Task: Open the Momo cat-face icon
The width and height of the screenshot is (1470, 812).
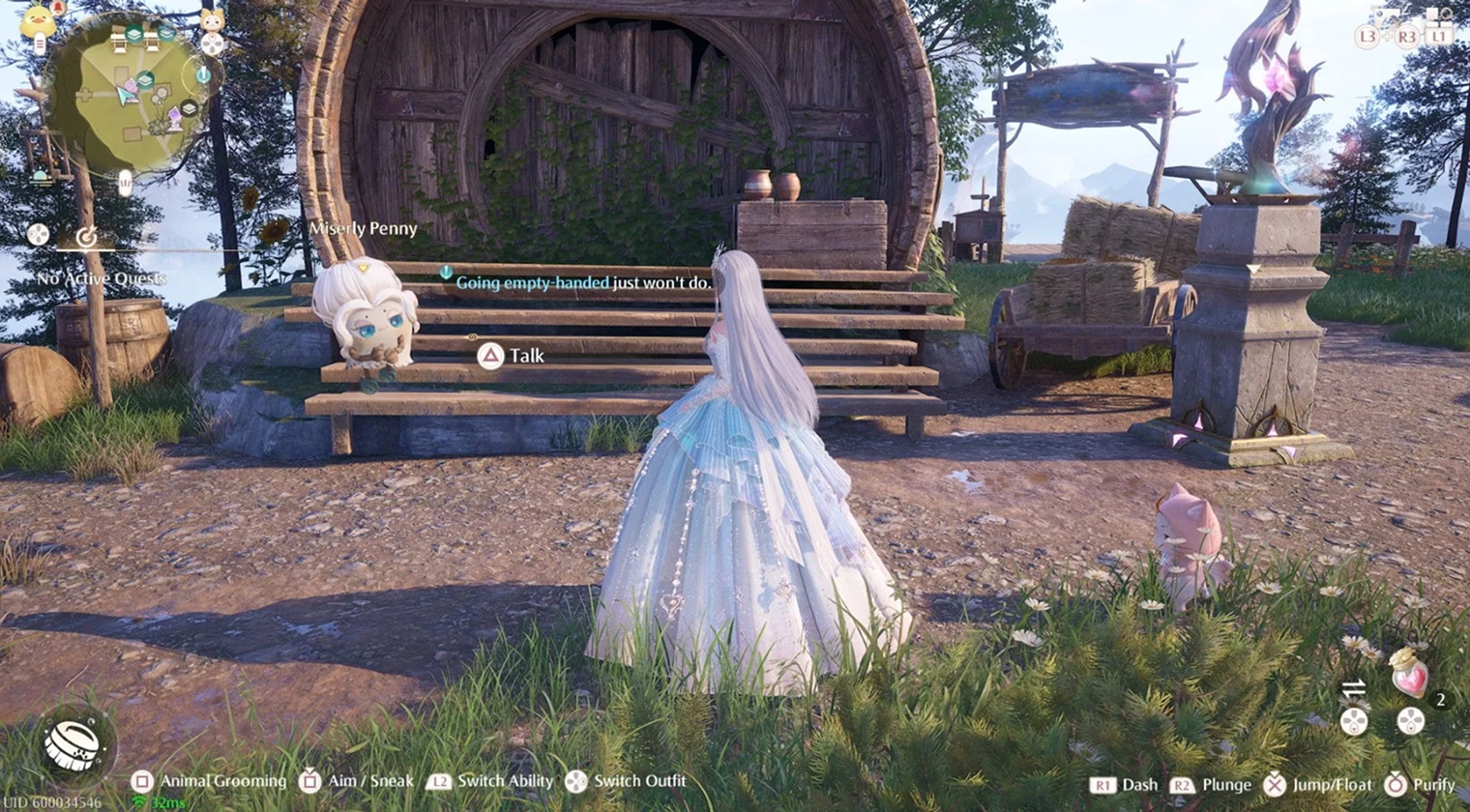Action: (x=212, y=19)
